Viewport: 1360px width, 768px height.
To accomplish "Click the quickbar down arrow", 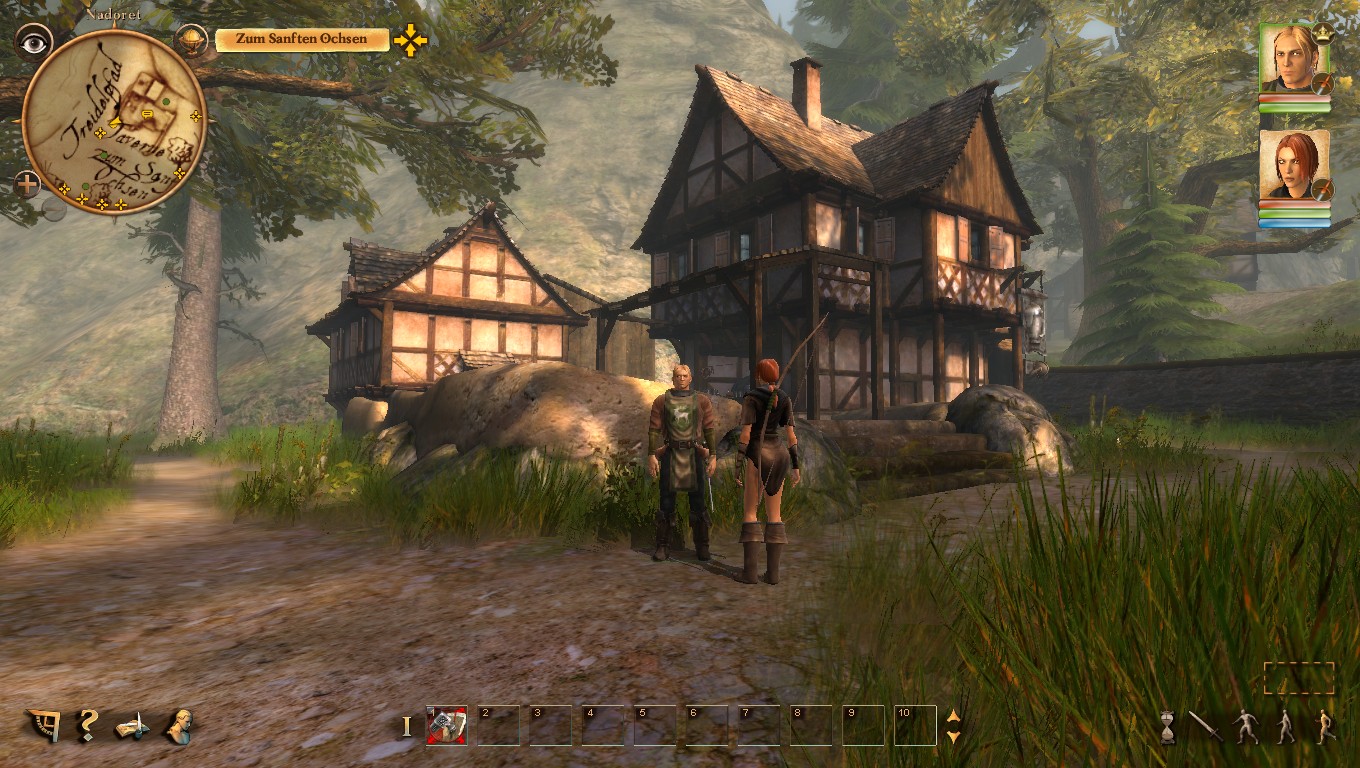I will 953,737.
